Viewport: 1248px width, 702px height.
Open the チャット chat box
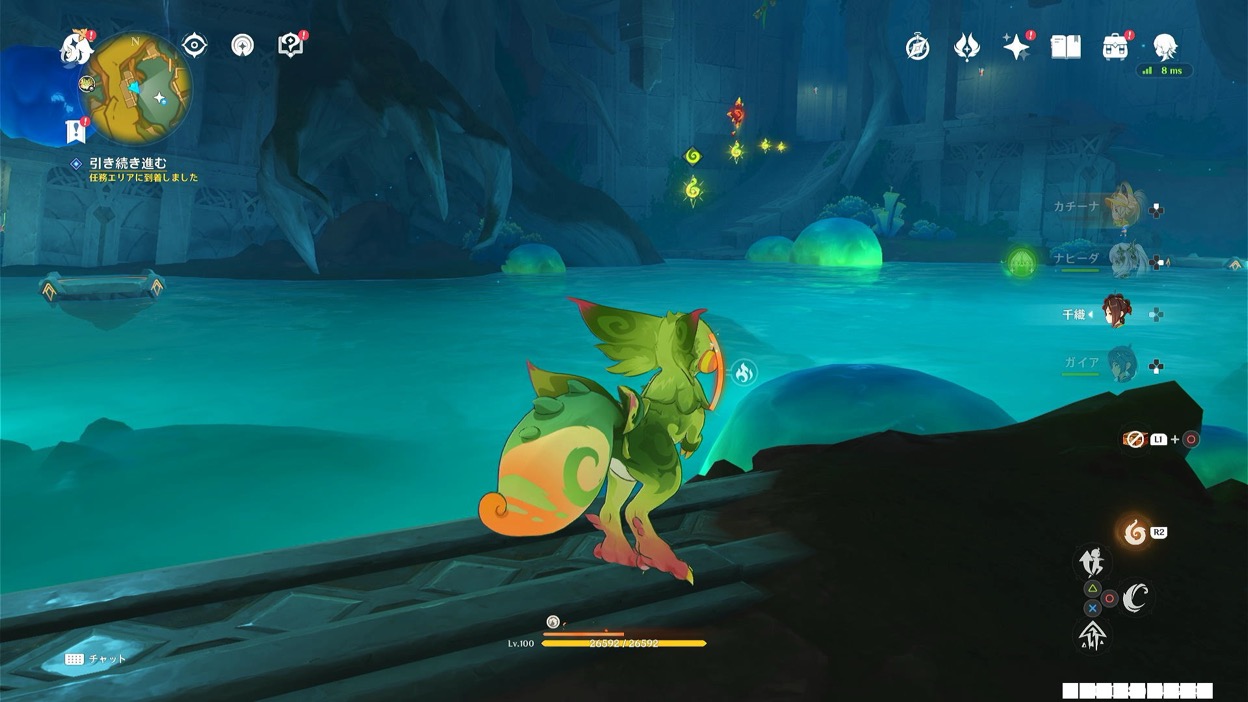click(96, 659)
